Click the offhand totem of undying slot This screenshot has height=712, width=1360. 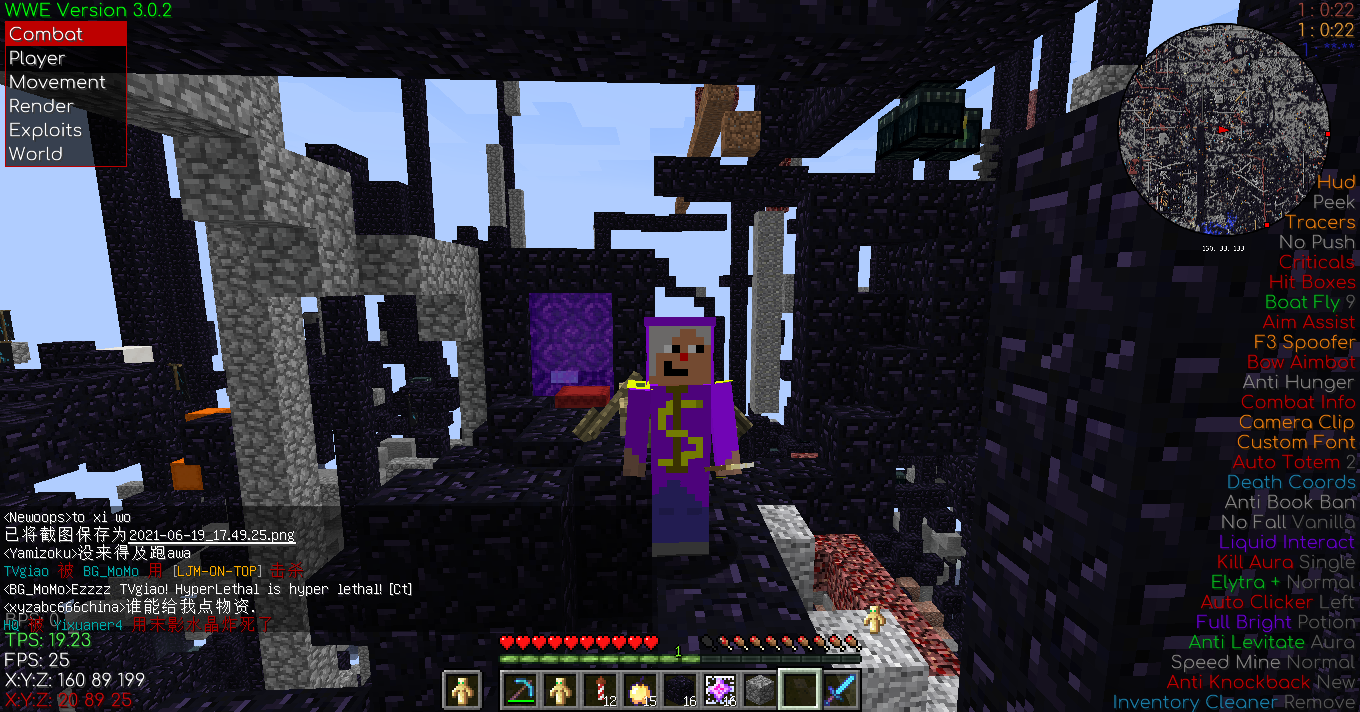pos(462,690)
